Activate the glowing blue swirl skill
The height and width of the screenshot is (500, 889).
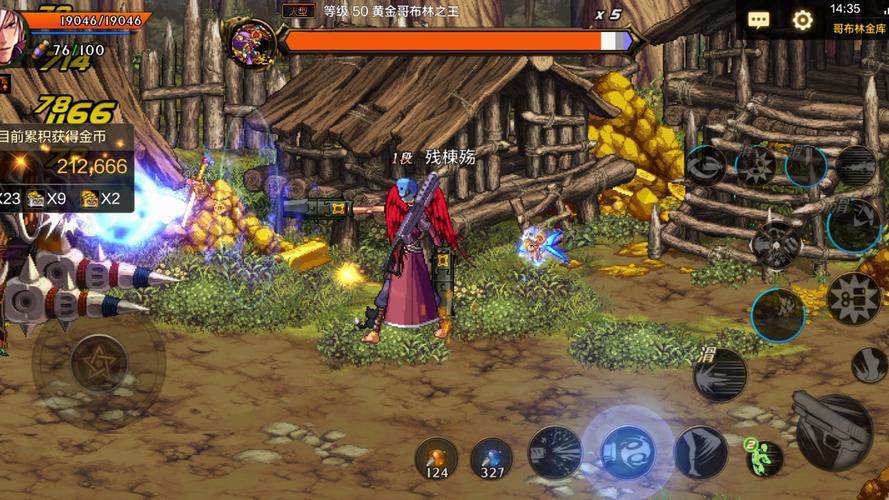click(628, 451)
